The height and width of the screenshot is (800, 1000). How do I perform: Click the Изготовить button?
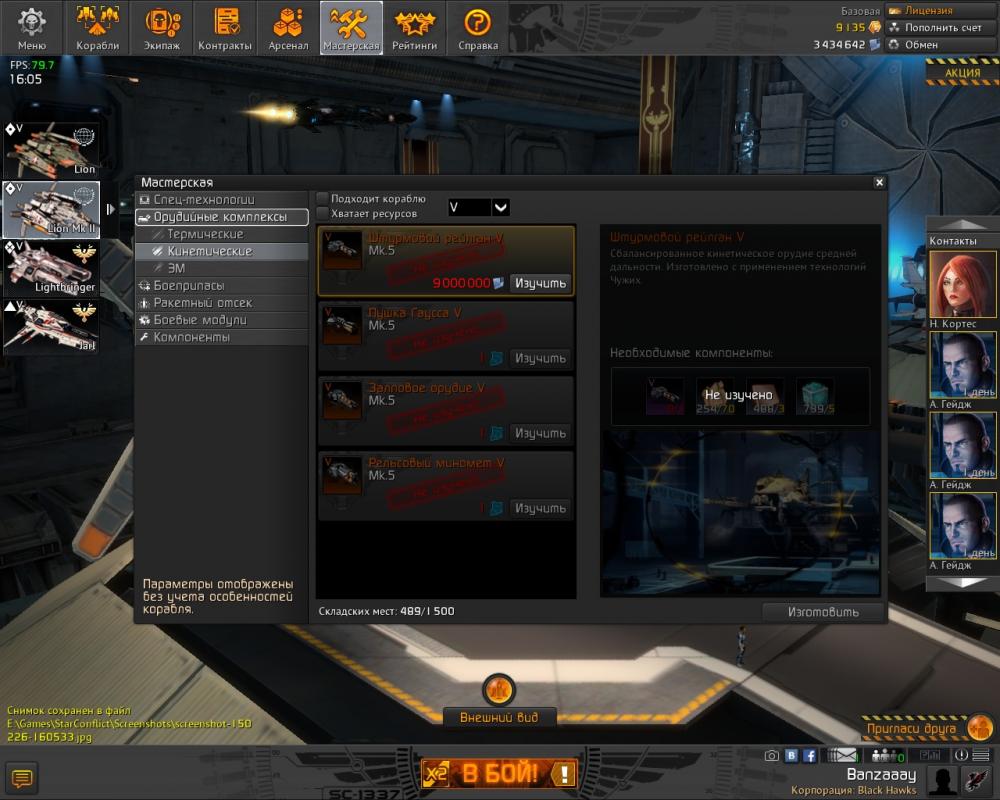tap(823, 612)
